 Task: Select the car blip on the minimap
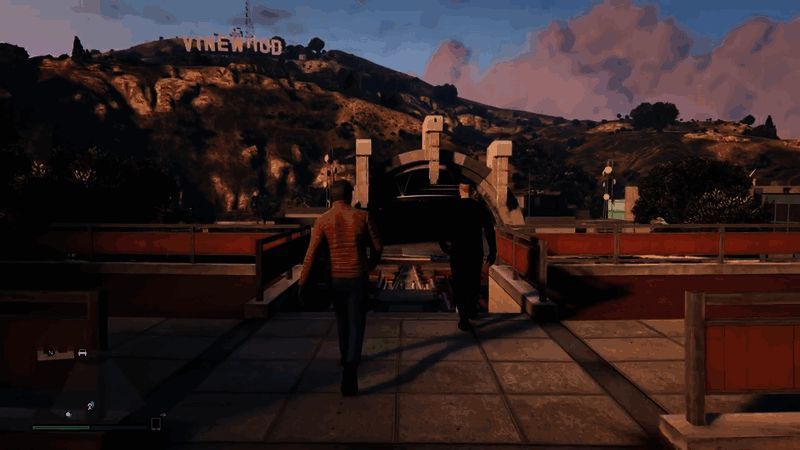[x=82, y=352]
